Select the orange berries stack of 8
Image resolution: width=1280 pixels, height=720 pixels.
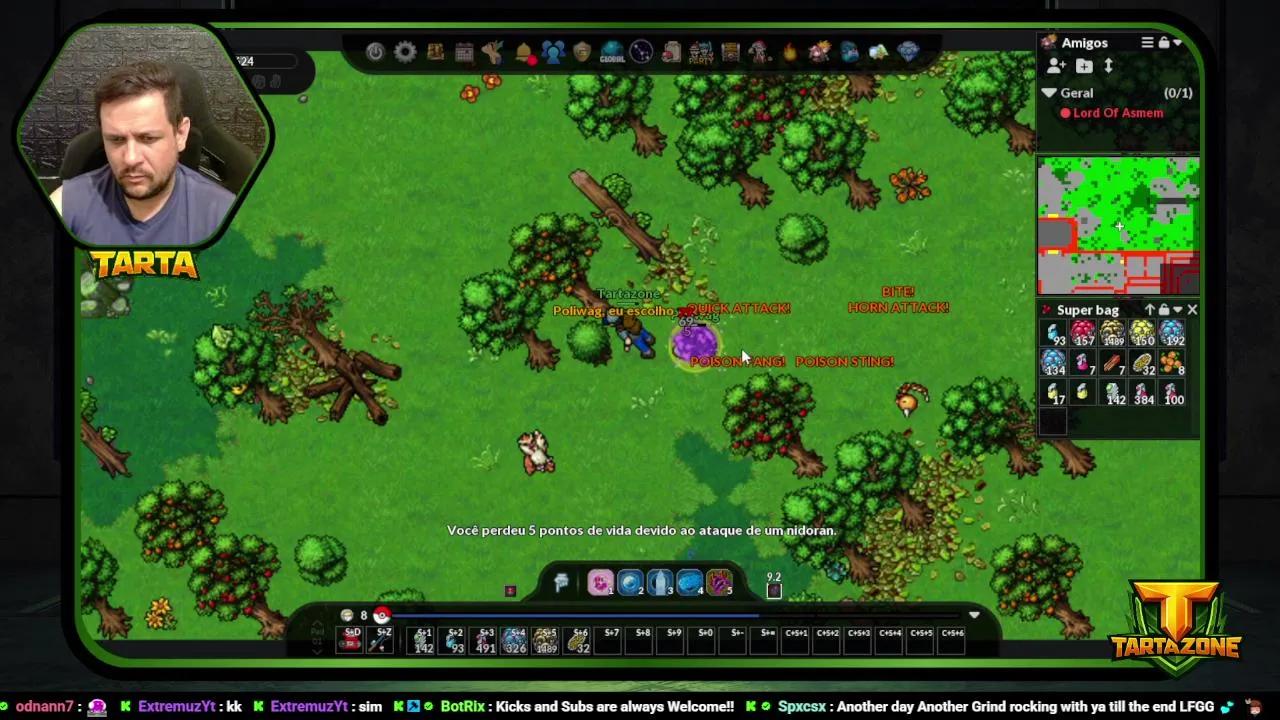click(x=1172, y=363)
